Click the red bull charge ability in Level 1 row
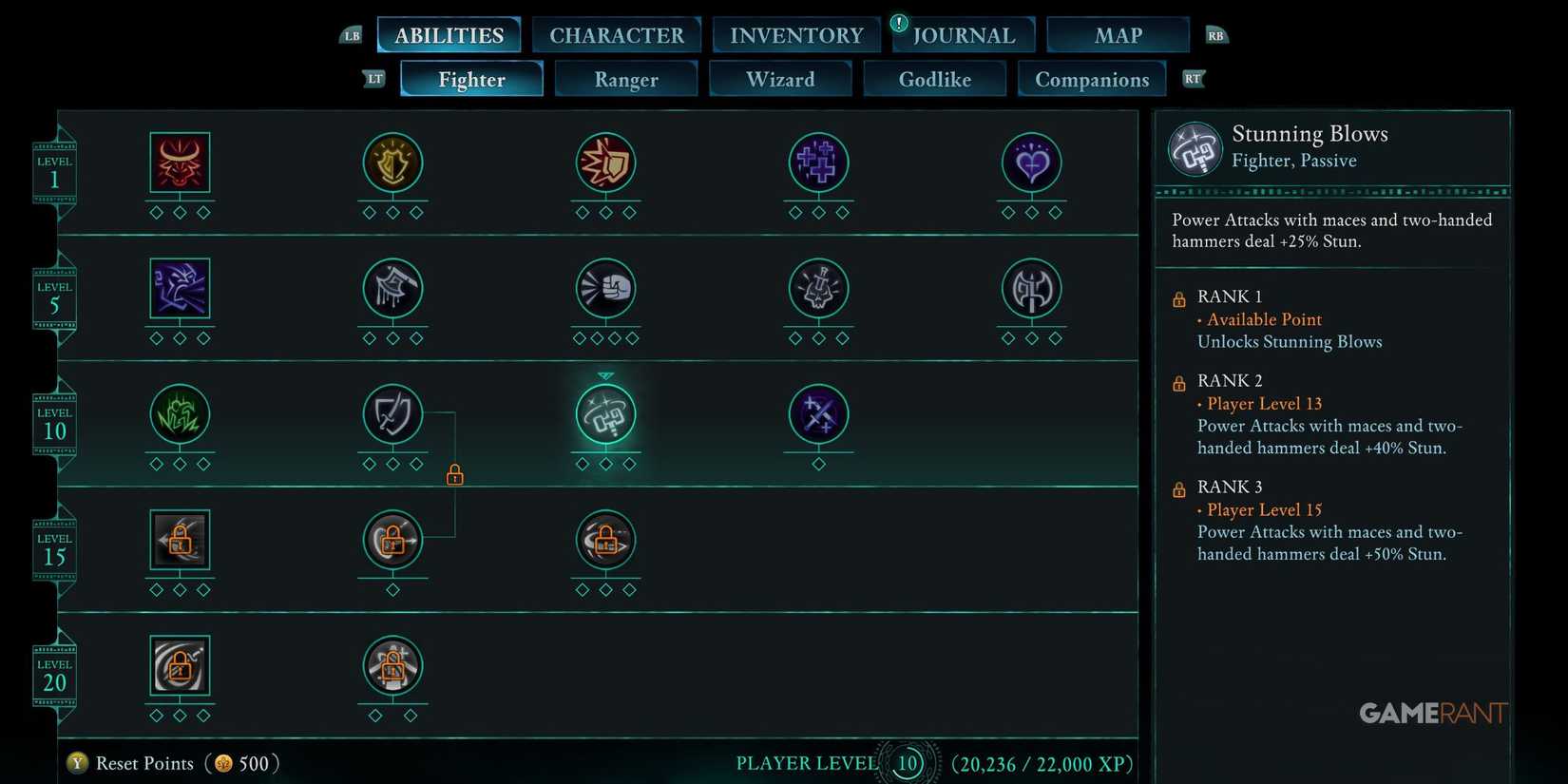 pos(180,163)
